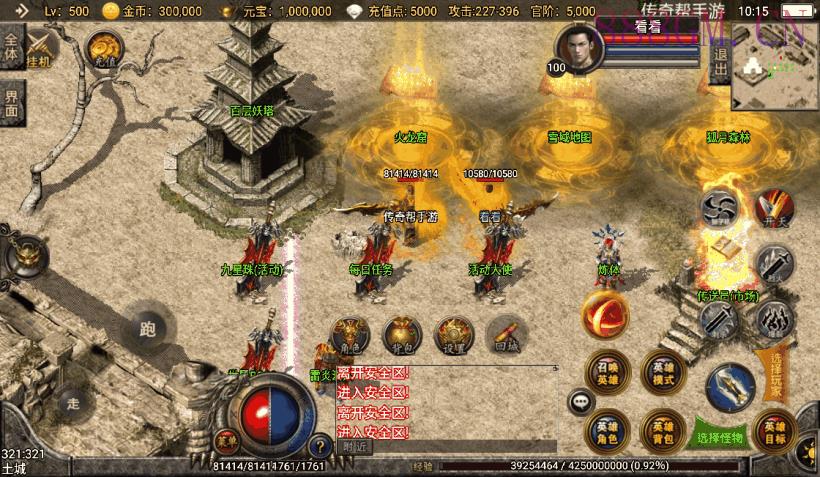This screenshot has height=477, width=820.
Task: Use the 回城 return-to-town scroll
Action: [506, 335]
